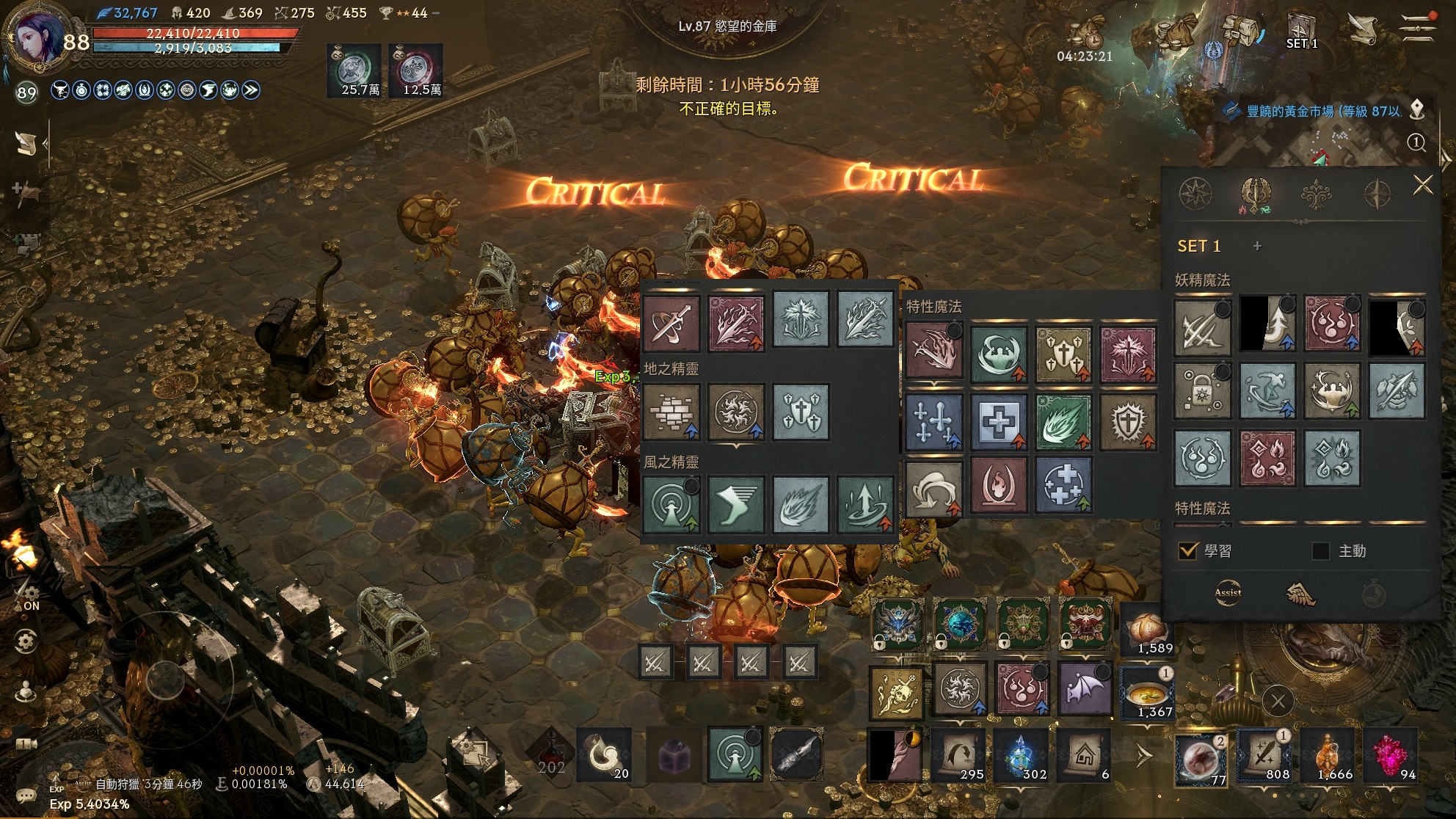Viewport: 1456px width, 819px height.
Task: Pick the red flame aura skill
Action: click(x=998, y=484)
